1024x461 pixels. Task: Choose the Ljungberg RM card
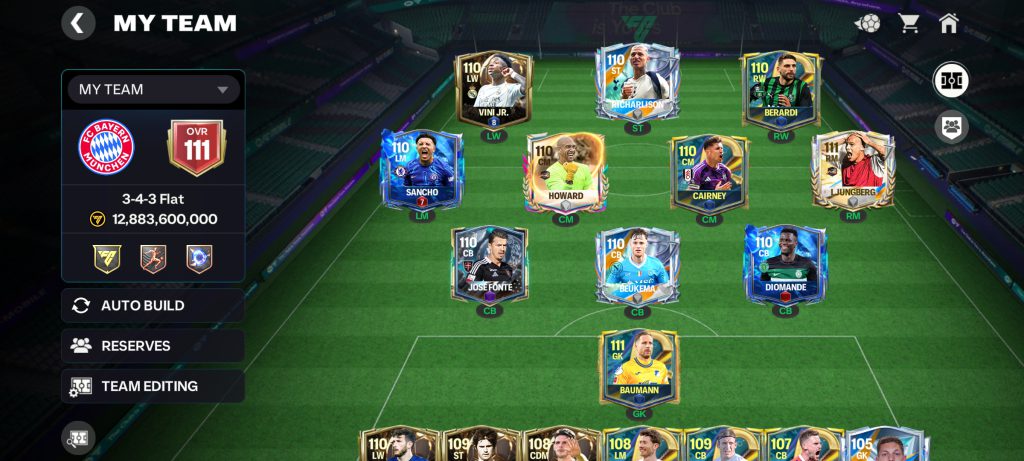[x=852, y=169]
